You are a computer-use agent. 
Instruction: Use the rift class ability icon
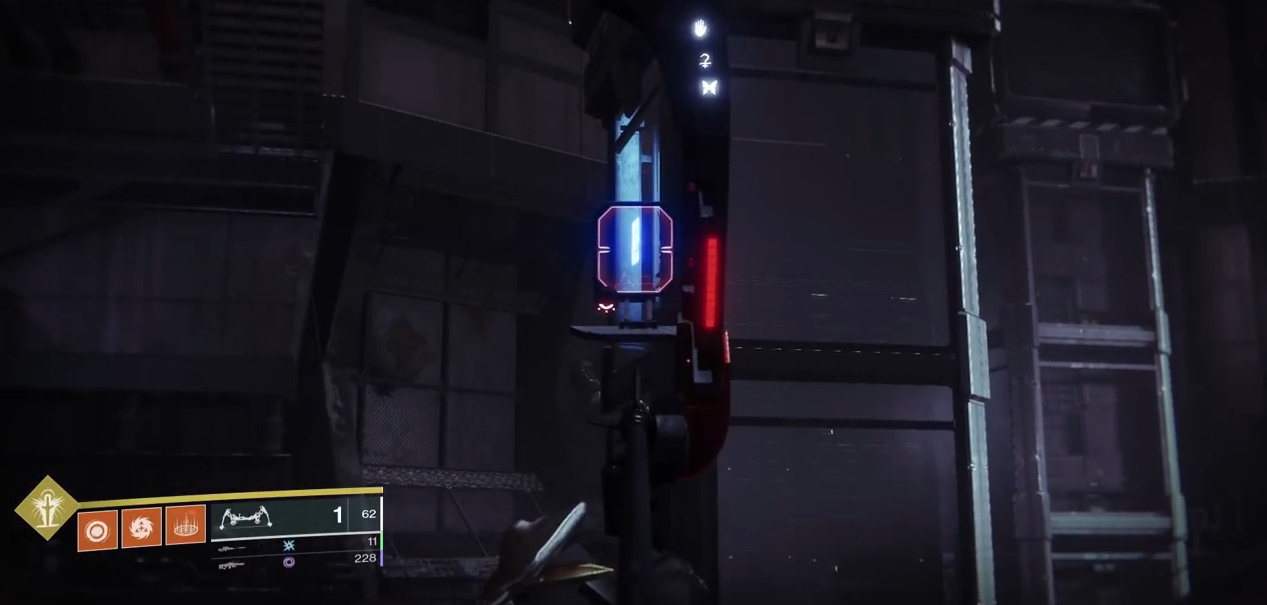coord(185,524)
